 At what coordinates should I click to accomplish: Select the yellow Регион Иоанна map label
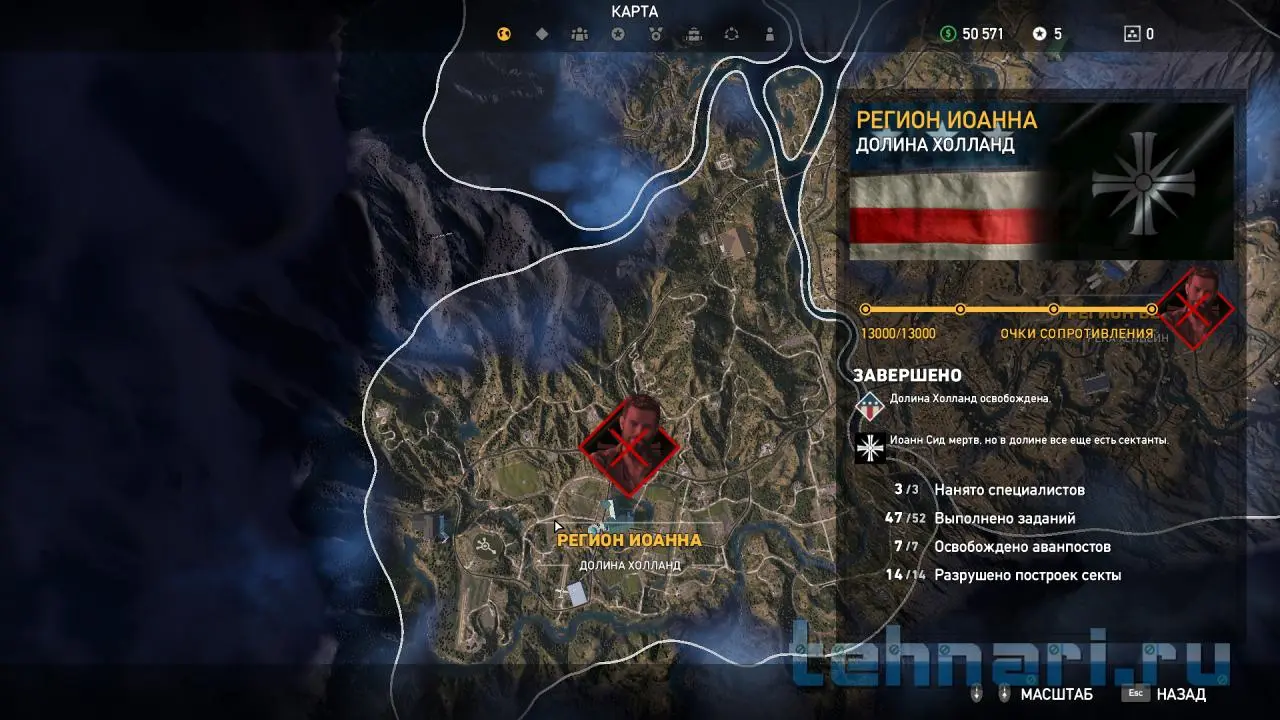click(x=629, y=540)
